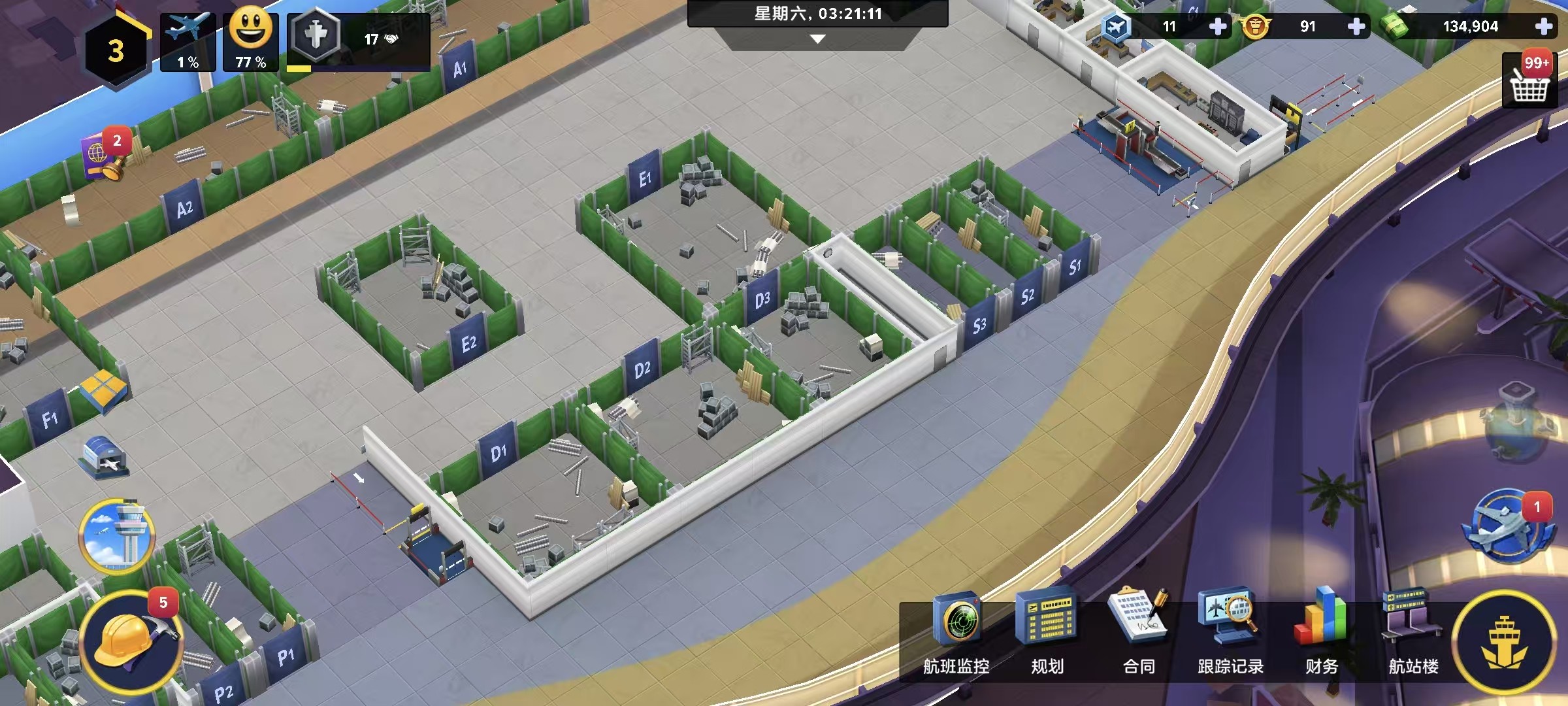Open 跟踪记录 tracking records

[1230, 633]
